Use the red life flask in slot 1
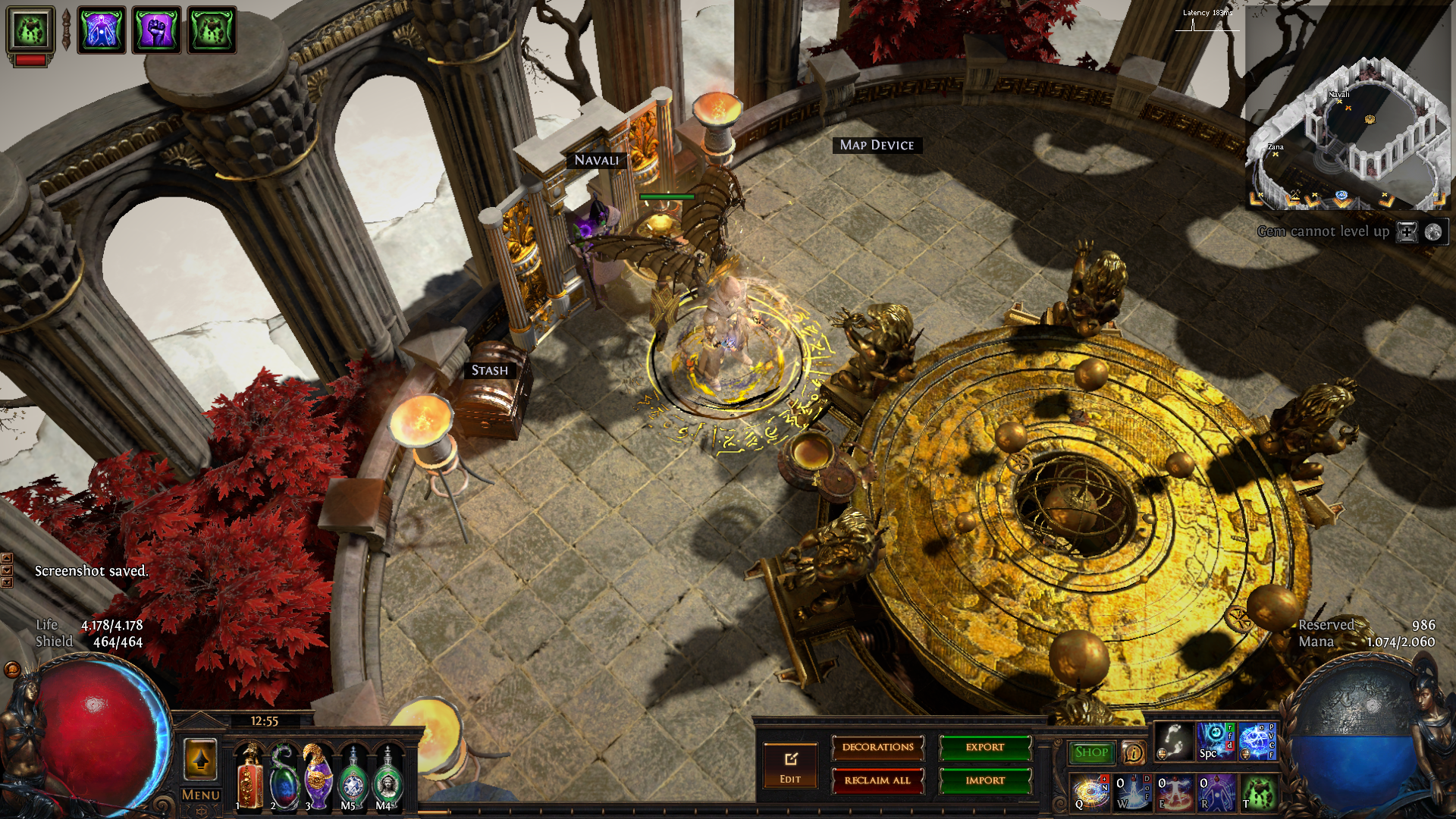This screenshot has width=1456, height=819. coord(249,777)
